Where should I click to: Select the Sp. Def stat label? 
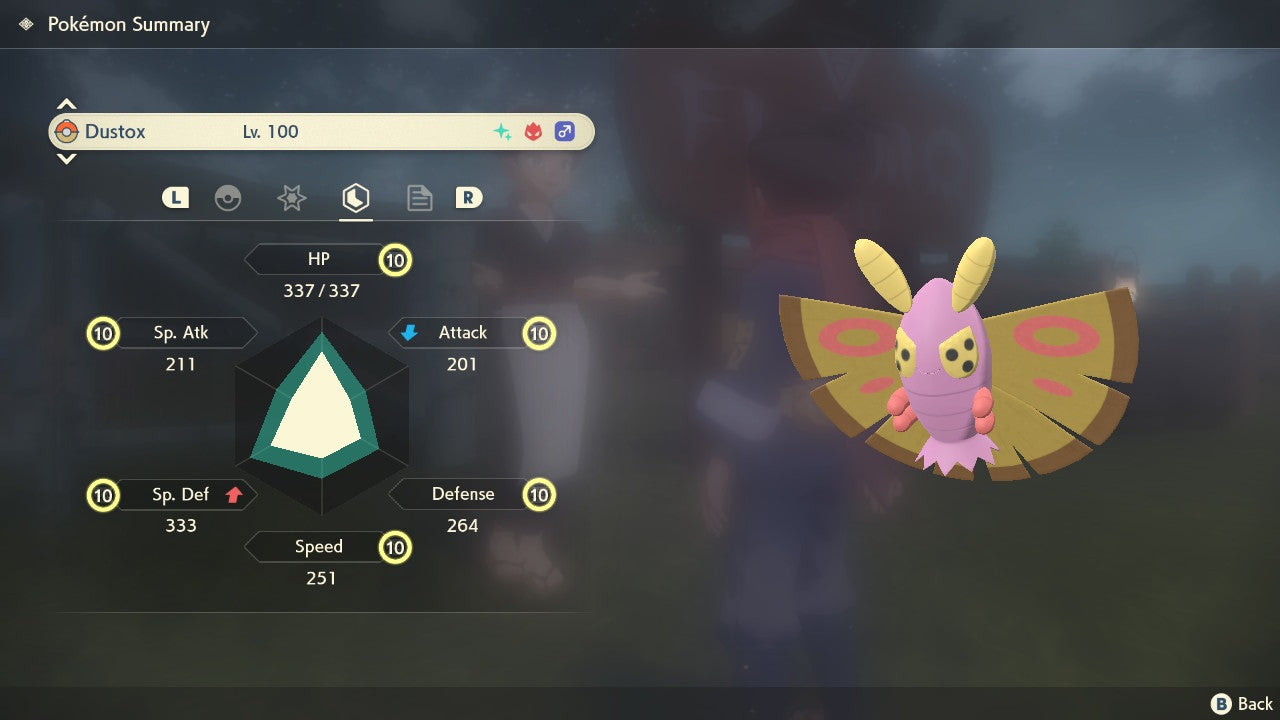(180, 494)
